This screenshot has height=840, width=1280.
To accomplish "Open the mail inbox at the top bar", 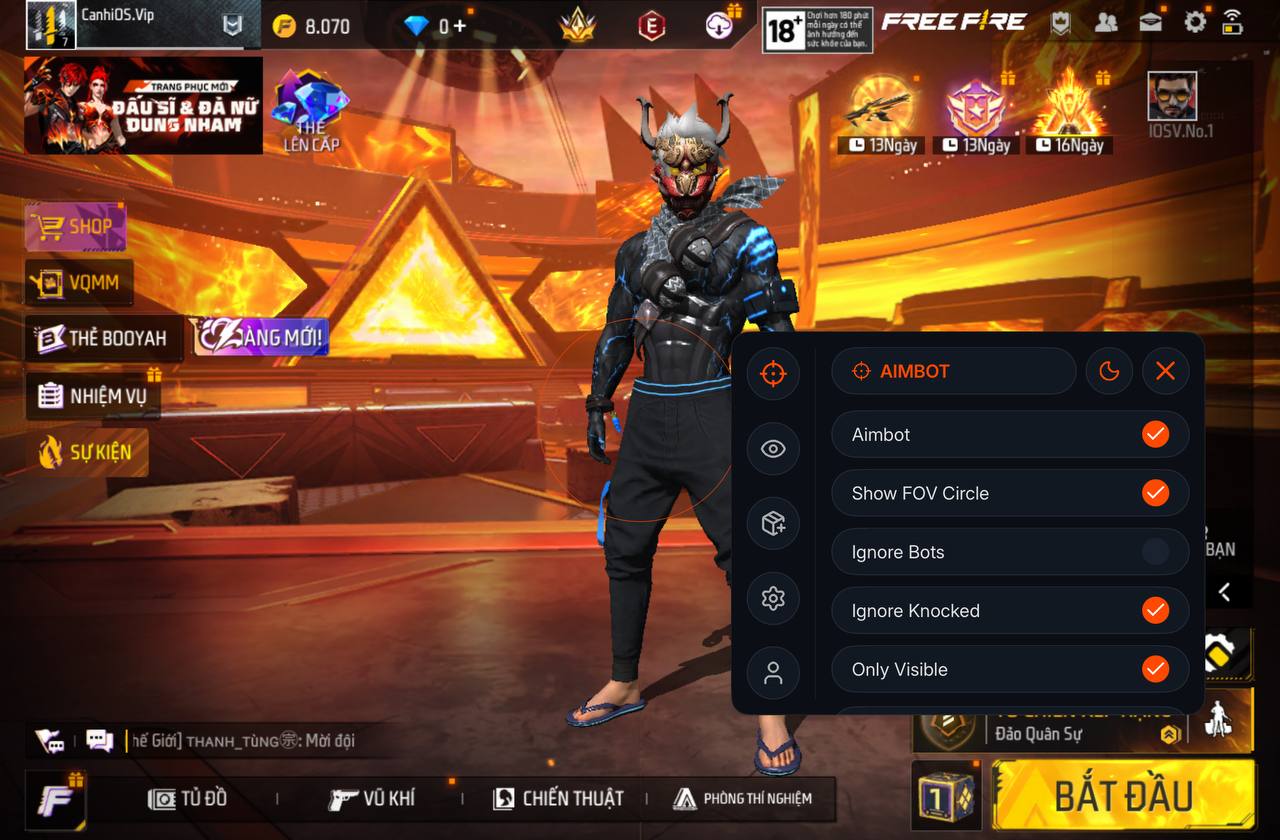I will point(1152,20).
